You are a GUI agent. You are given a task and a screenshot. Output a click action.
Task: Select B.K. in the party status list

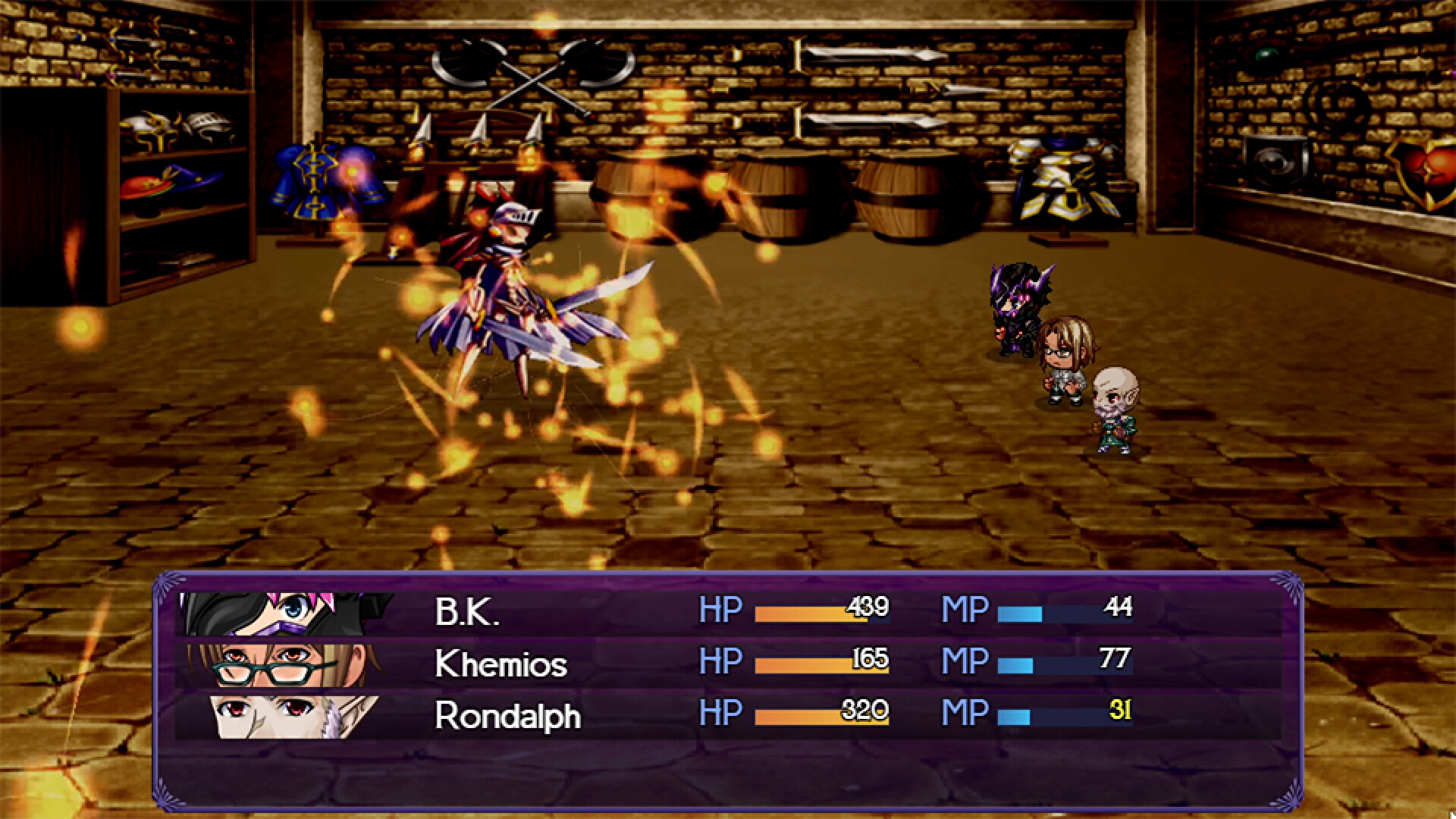coord(467,612)
